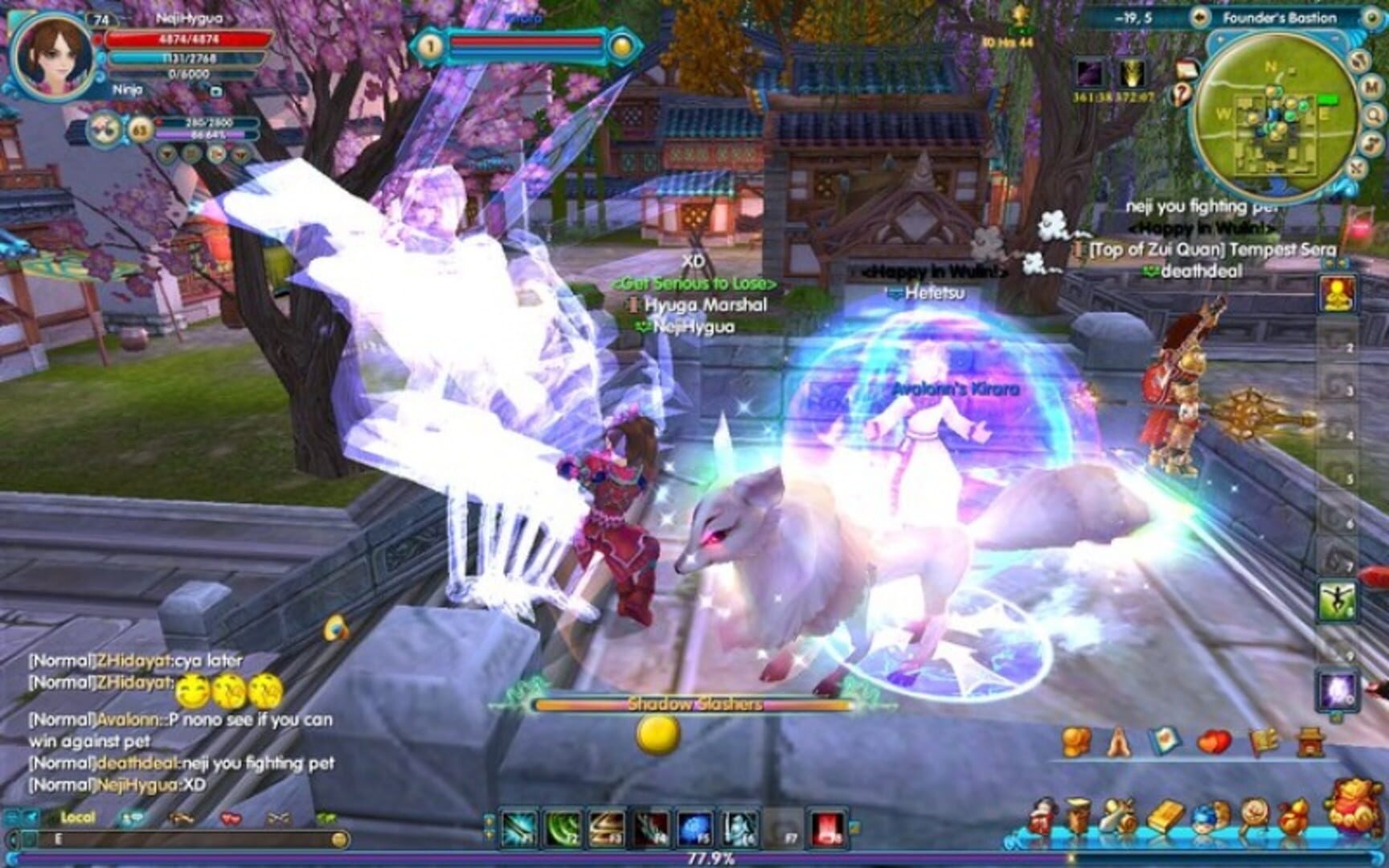Open the map with the M minimap button

(x=1371, y=87)
